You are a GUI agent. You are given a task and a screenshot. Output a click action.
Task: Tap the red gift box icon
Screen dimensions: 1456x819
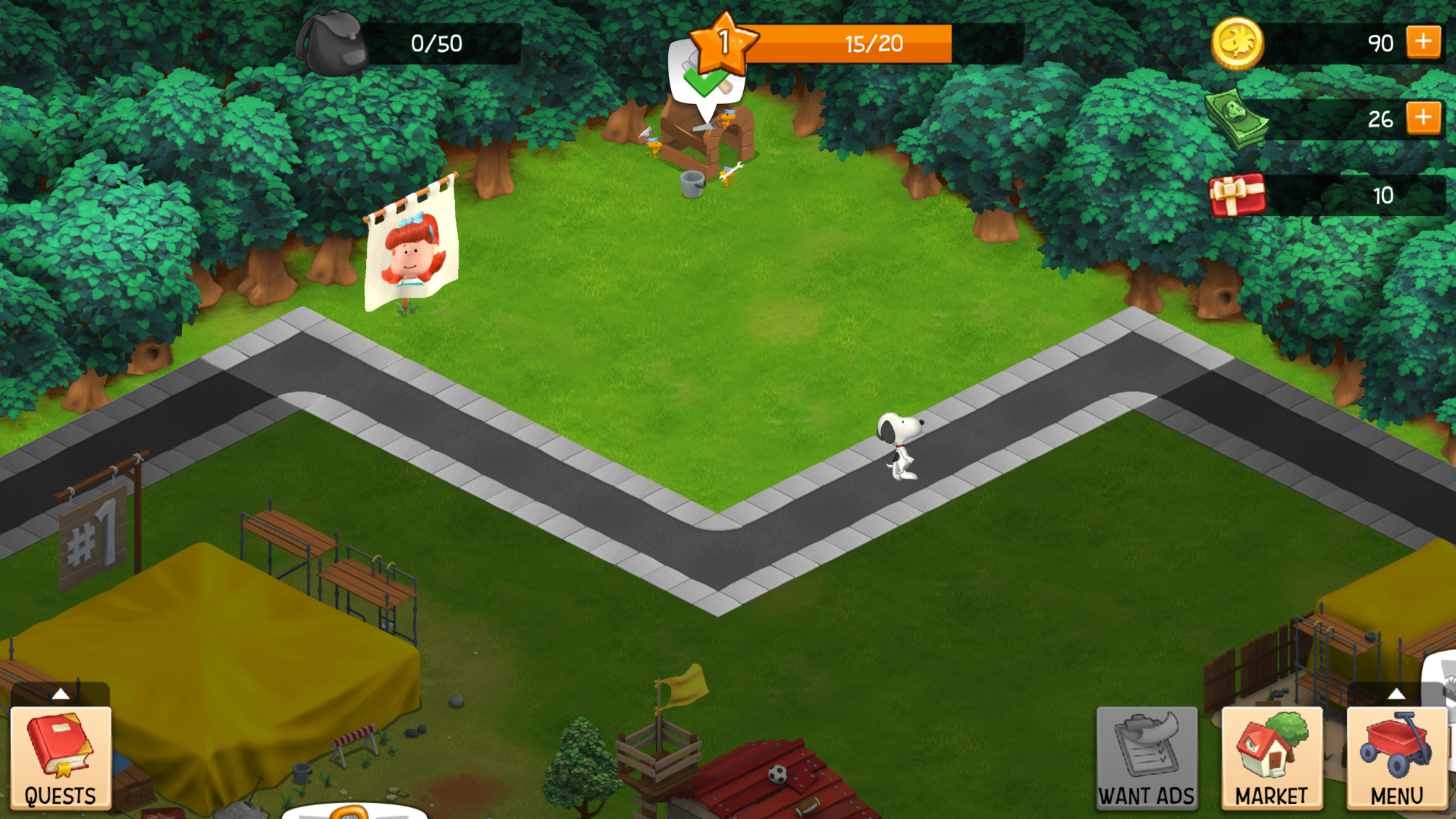1237,195
